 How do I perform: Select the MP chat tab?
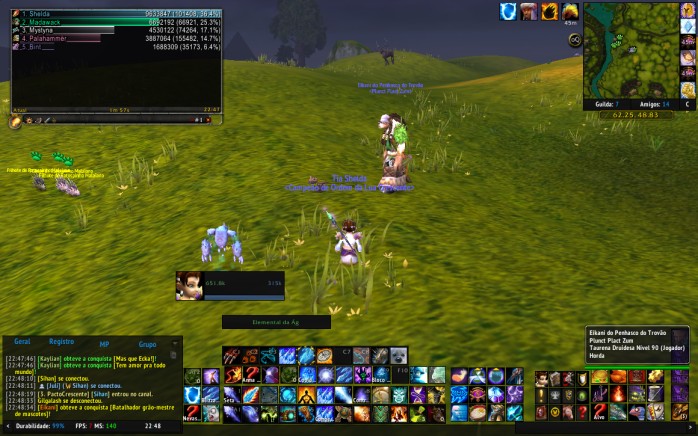click(x=104, y=343)
